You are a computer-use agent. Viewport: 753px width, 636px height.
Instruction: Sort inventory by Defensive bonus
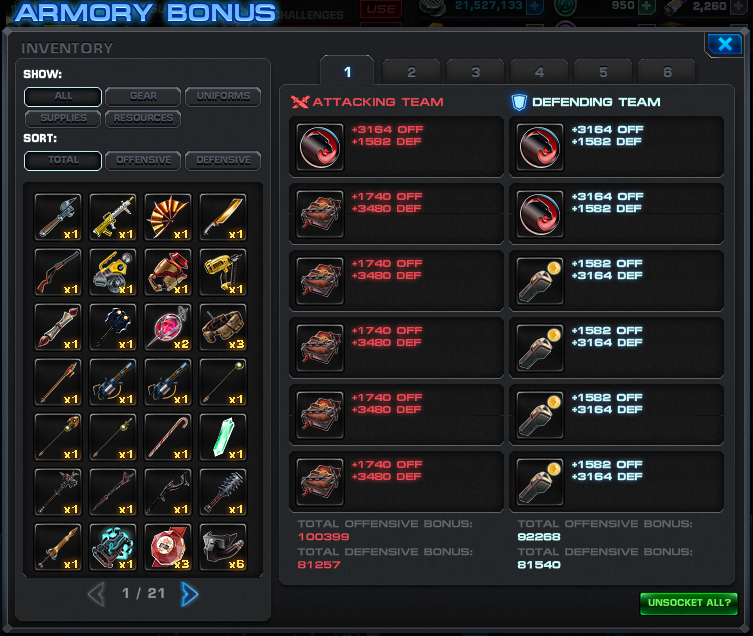[x=223, y=160]
